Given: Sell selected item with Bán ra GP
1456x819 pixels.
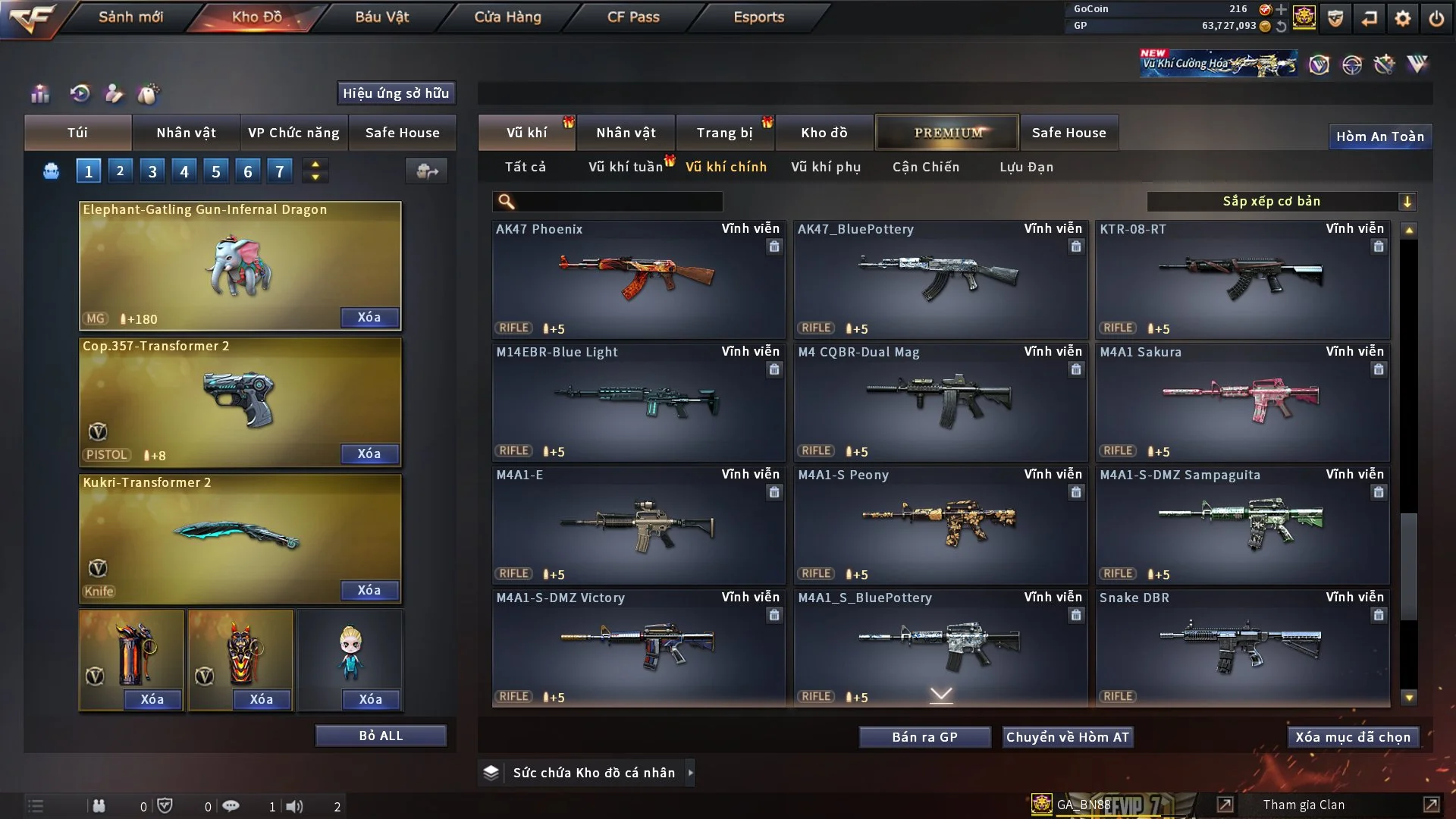Looking at the screenshot, I should click(924, 737).
